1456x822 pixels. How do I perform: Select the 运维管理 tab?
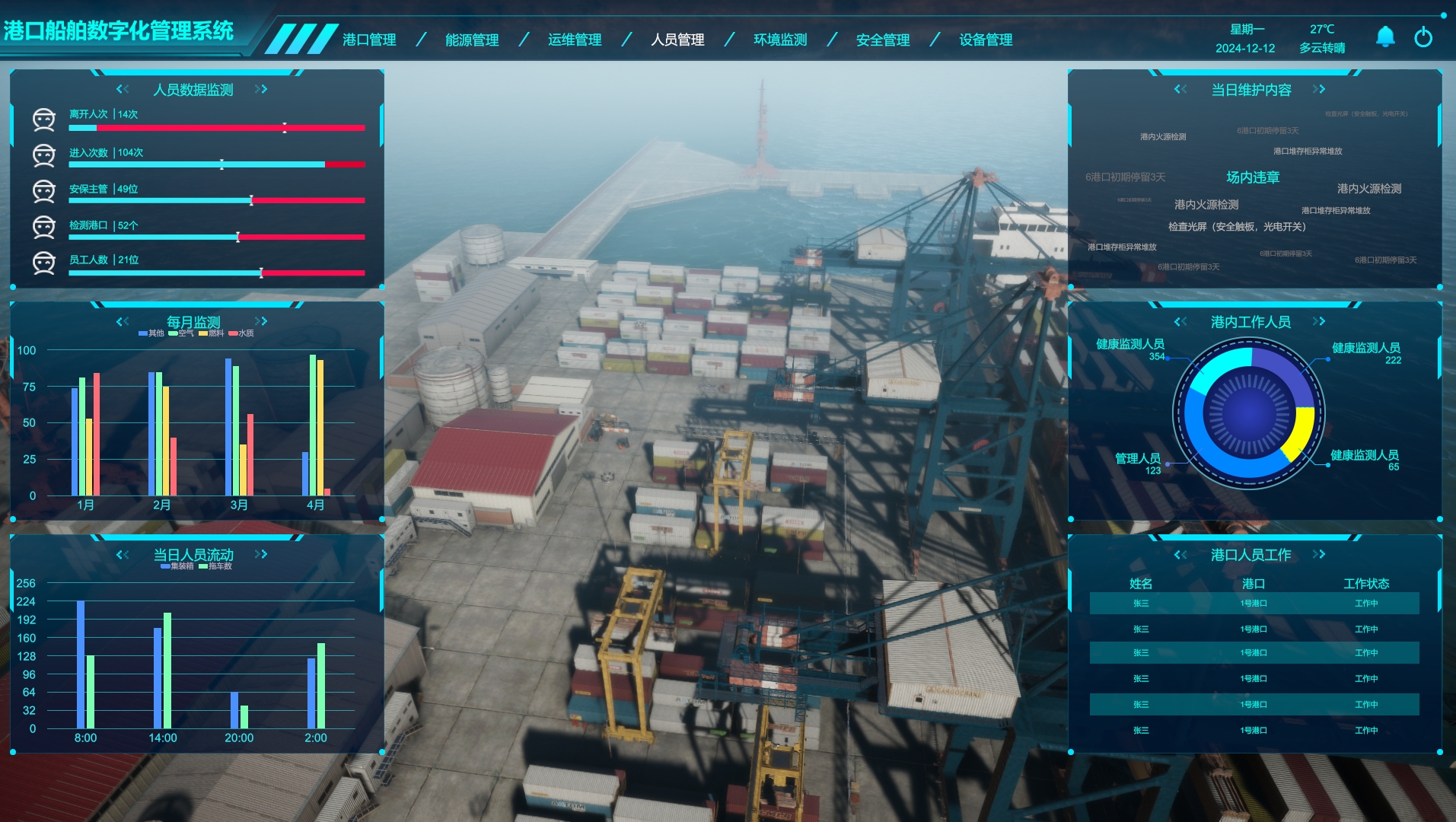575,40
